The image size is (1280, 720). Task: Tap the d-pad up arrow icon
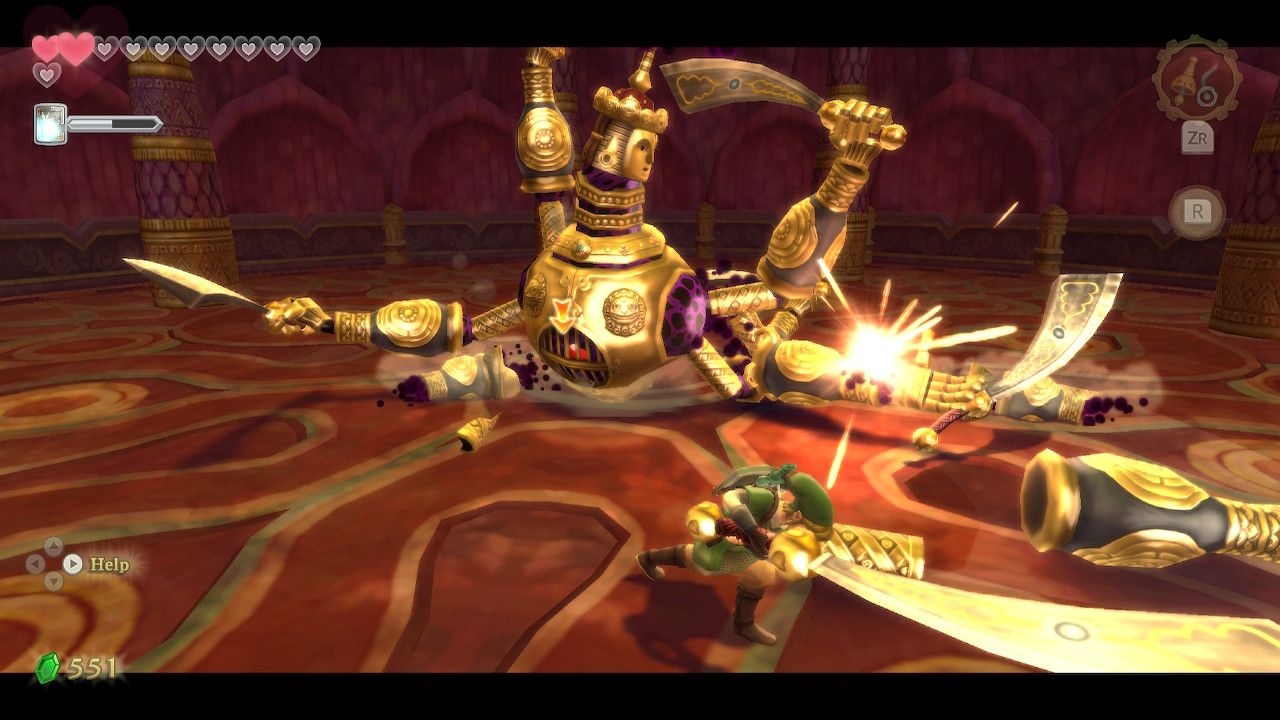pyautogui.click(x=54, y=545)
